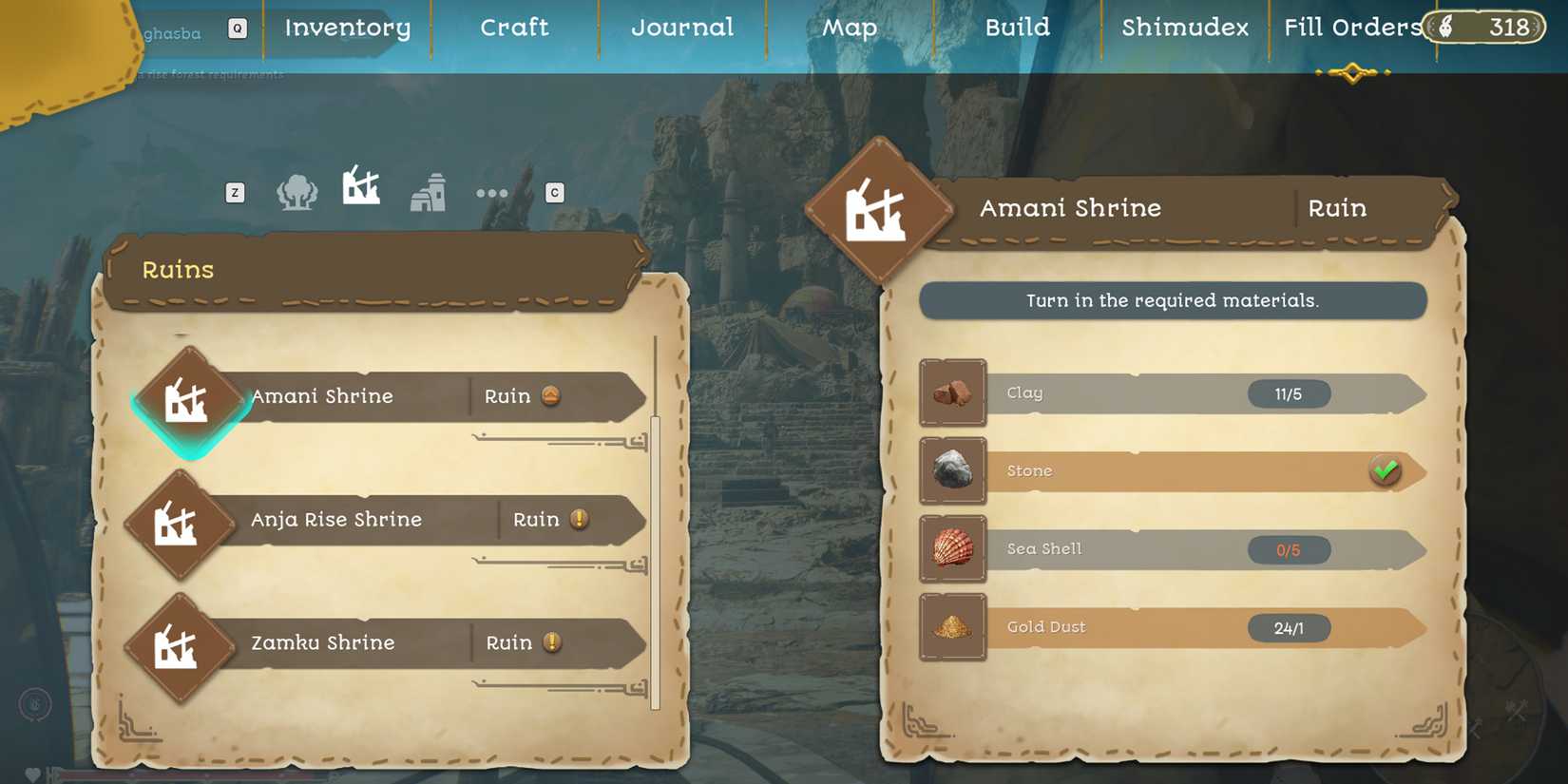Click the Clay material icon
1568x784 pixels.
click(x=953, y=392)
